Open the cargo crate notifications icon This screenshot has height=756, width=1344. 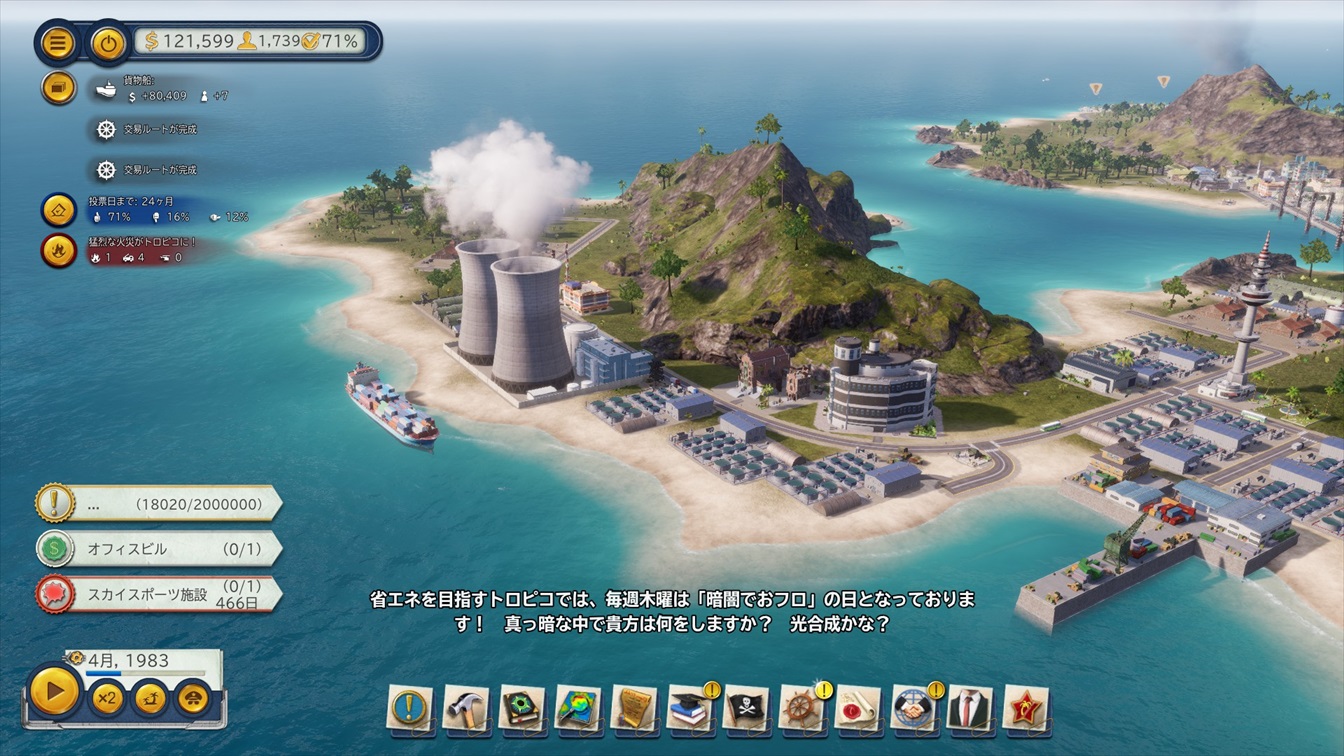click(x=58, y=88)
